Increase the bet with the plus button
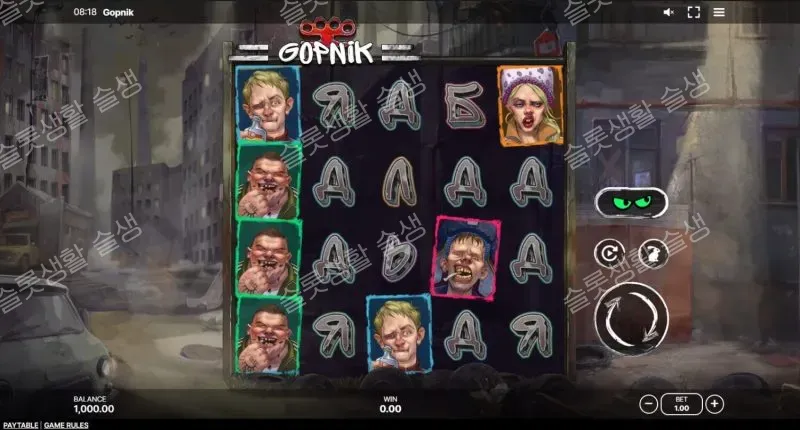The image size is (800, 430). 714,404
